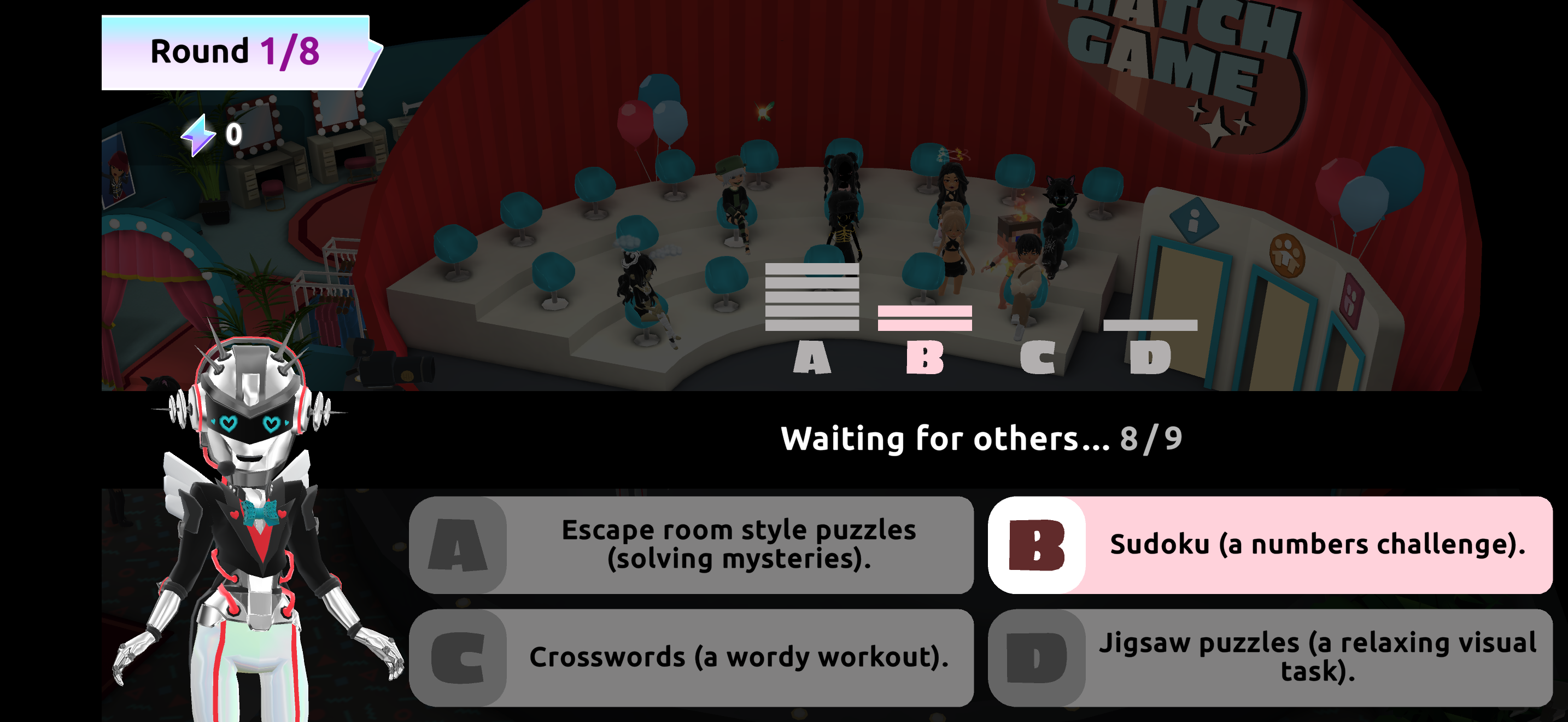Choose answer A, Escape room style puzzles

click(x=691, y=544)
